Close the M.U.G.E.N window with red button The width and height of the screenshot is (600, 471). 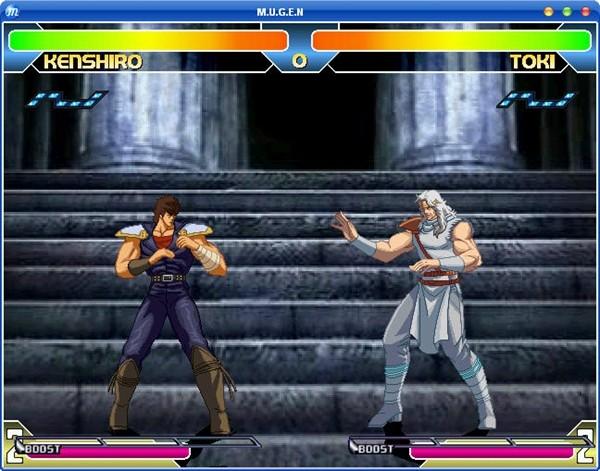click(x=586, y=11)
